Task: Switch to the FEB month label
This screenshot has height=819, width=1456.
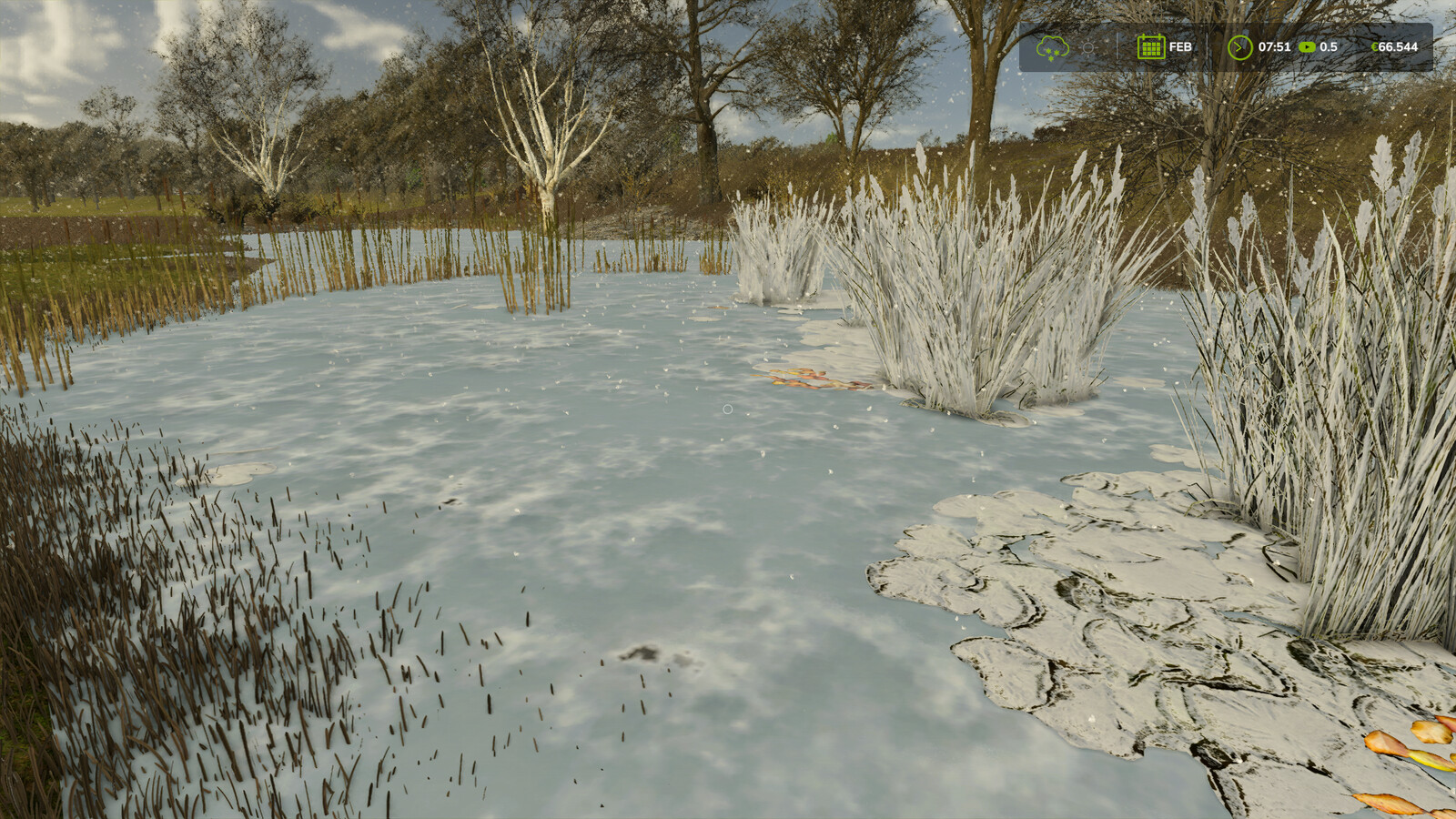Action: (x=1180, y=46)
